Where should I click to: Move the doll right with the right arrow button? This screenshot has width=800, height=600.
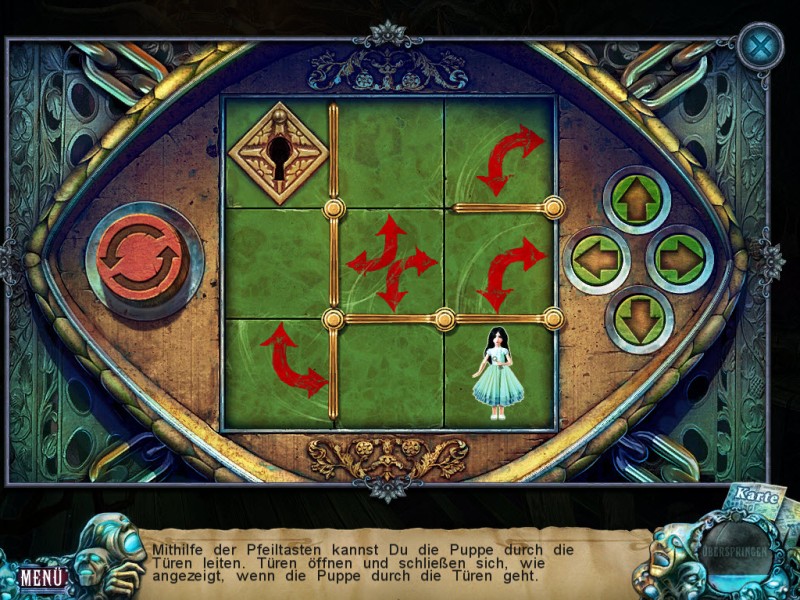click(680, 261)
